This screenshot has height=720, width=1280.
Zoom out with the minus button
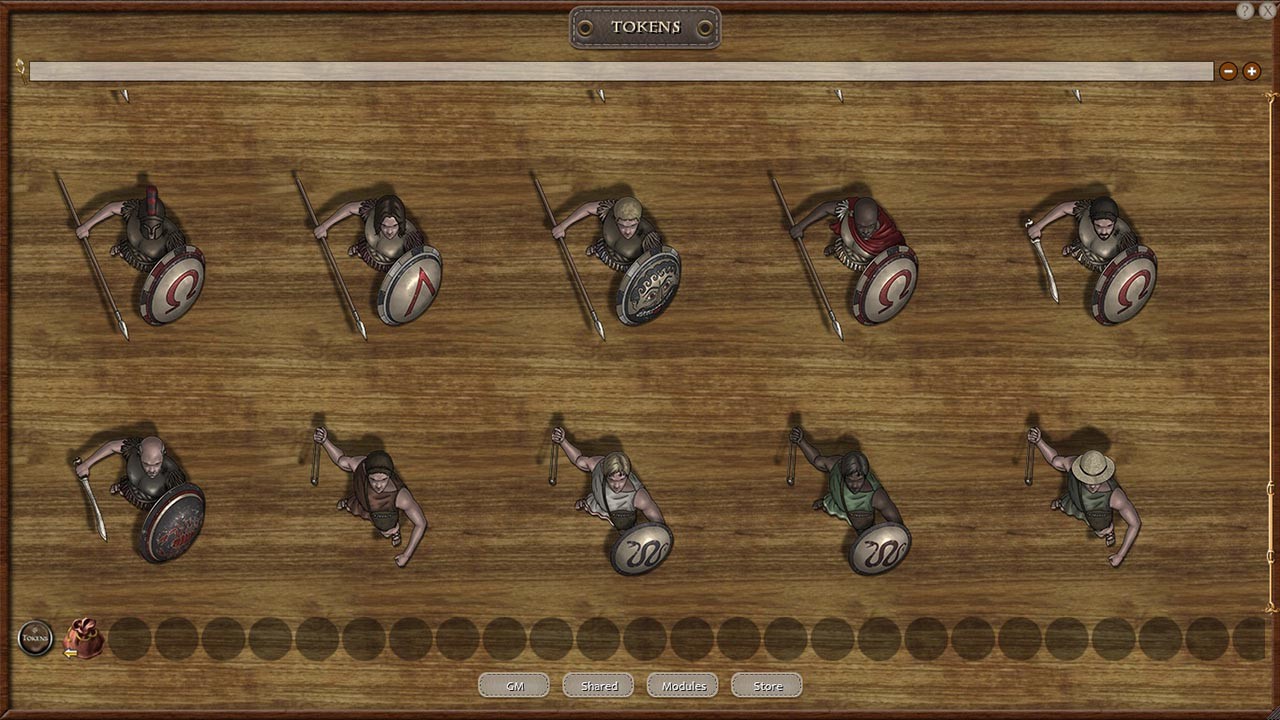[1228, 71]
